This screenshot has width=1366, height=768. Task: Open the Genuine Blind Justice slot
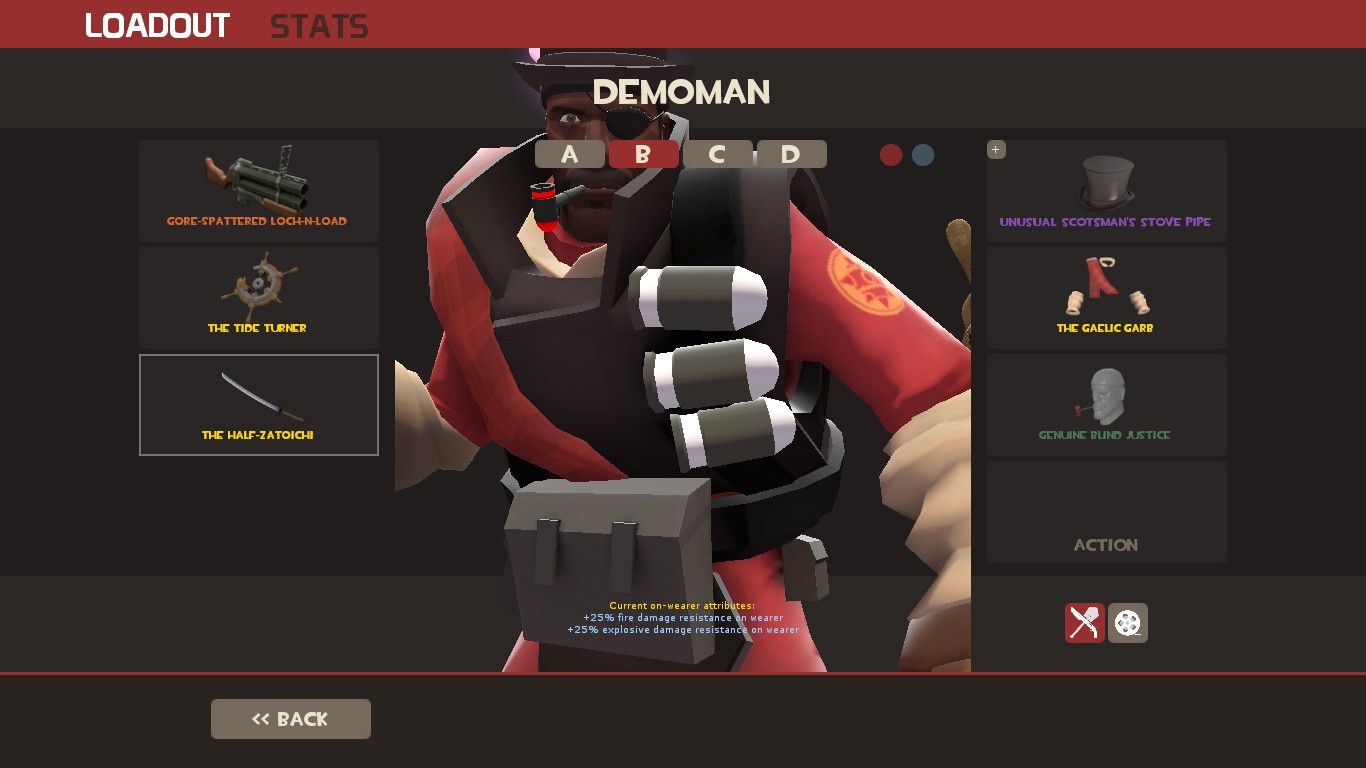point(1106,404)
